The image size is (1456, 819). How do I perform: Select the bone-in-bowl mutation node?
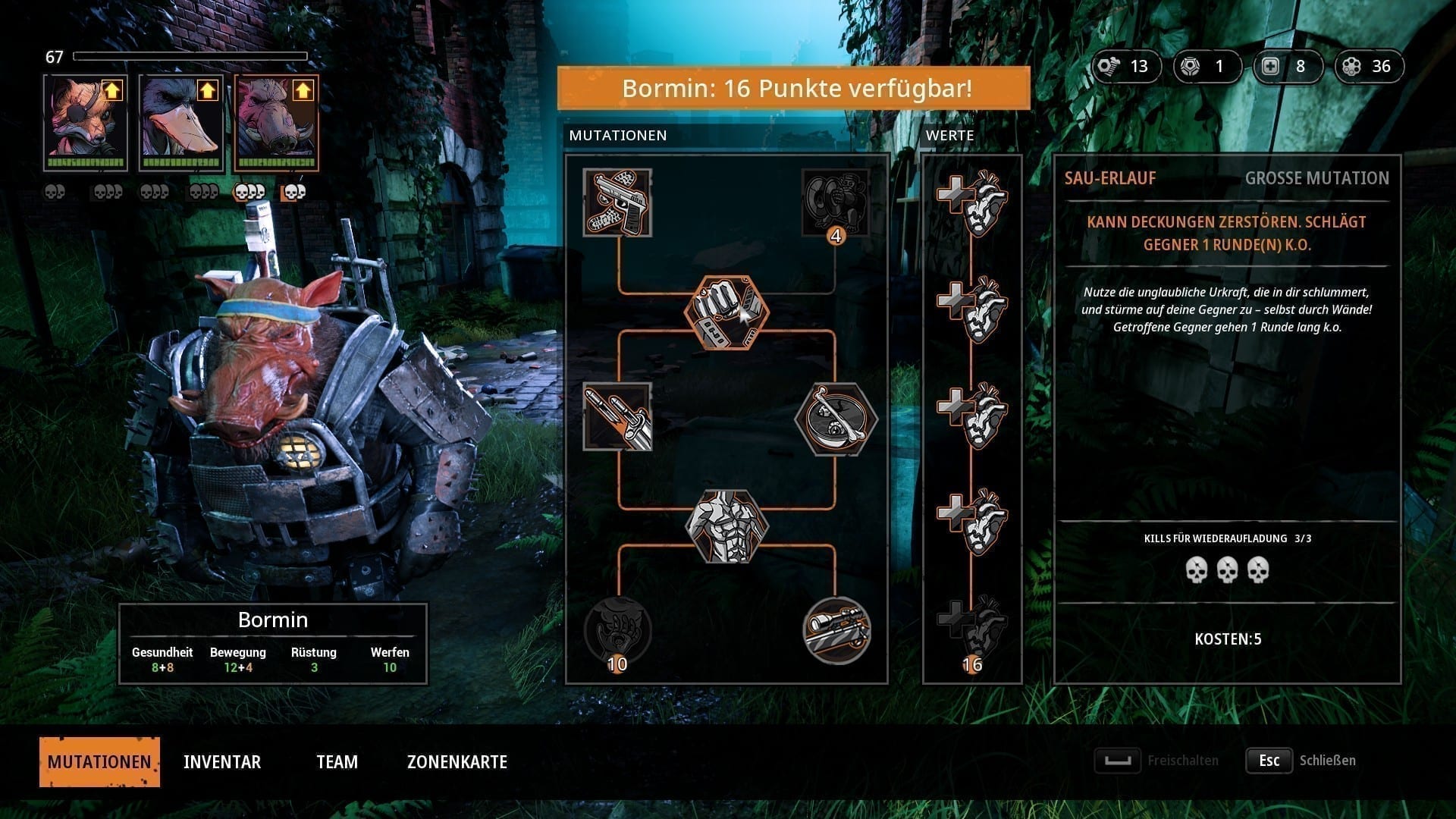pos(836,419)
